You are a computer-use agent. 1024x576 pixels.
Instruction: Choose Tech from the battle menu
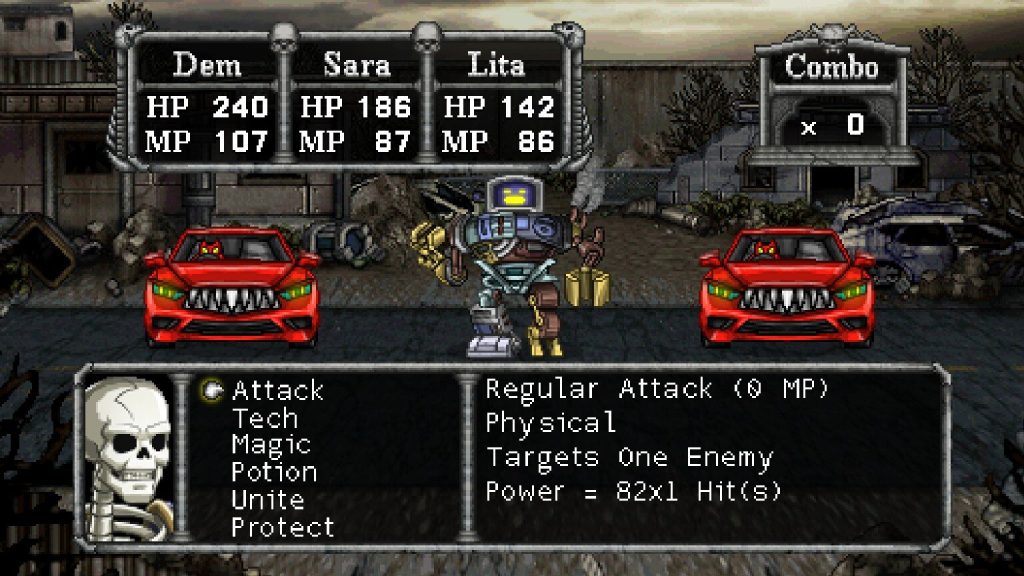(265, 418)
